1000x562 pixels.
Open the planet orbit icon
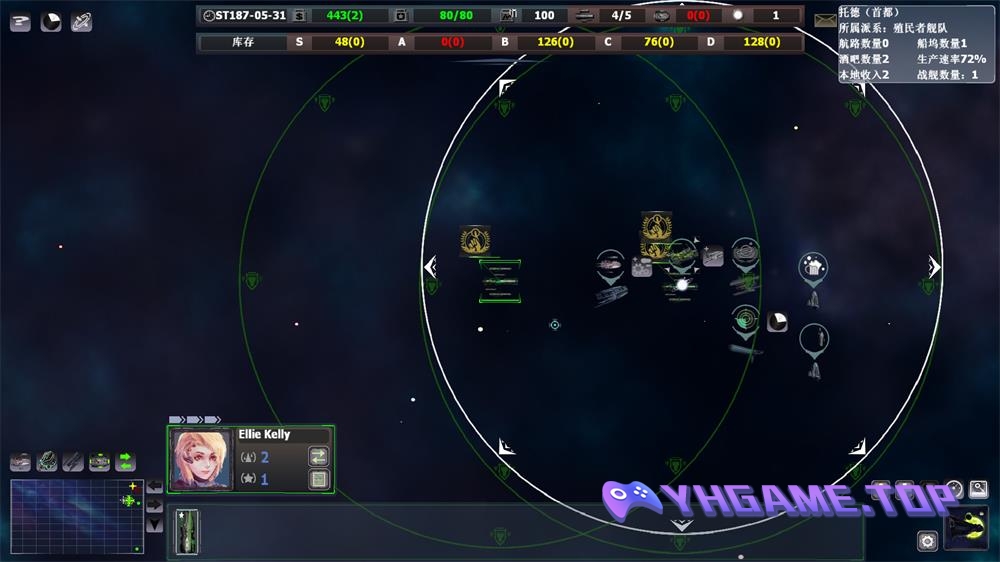point(82,22)
